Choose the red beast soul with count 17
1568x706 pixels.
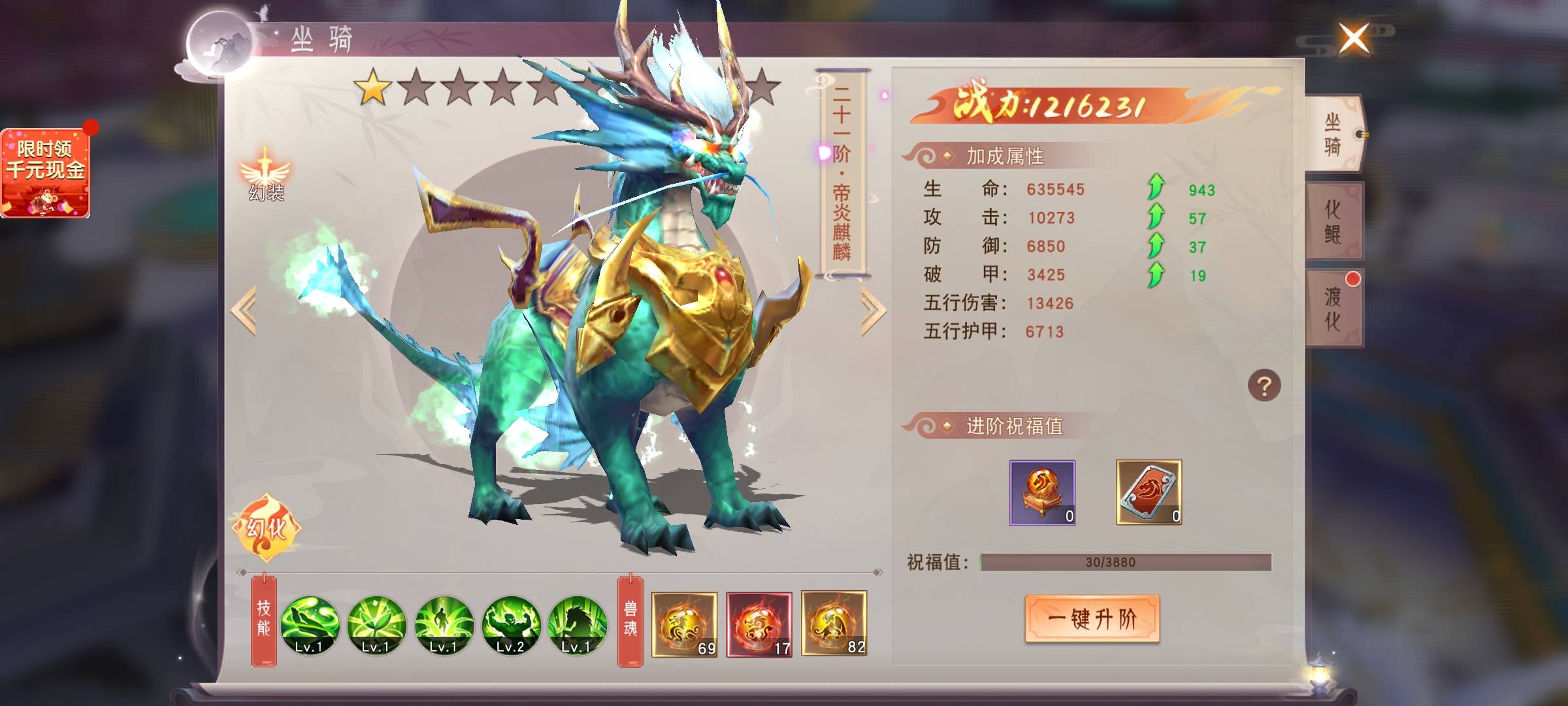point(759,624)
